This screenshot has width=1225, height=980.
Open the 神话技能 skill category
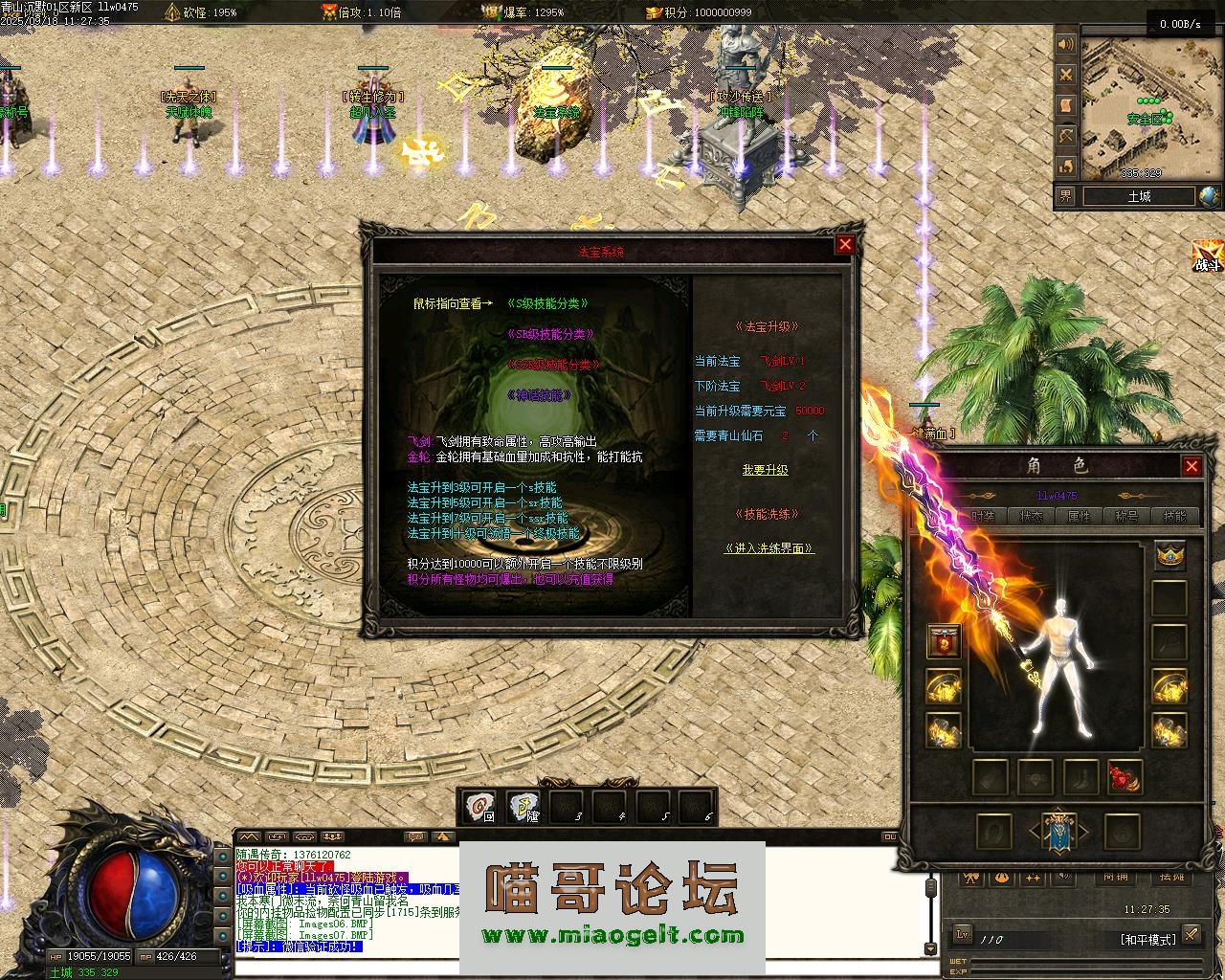click(540, 394)
